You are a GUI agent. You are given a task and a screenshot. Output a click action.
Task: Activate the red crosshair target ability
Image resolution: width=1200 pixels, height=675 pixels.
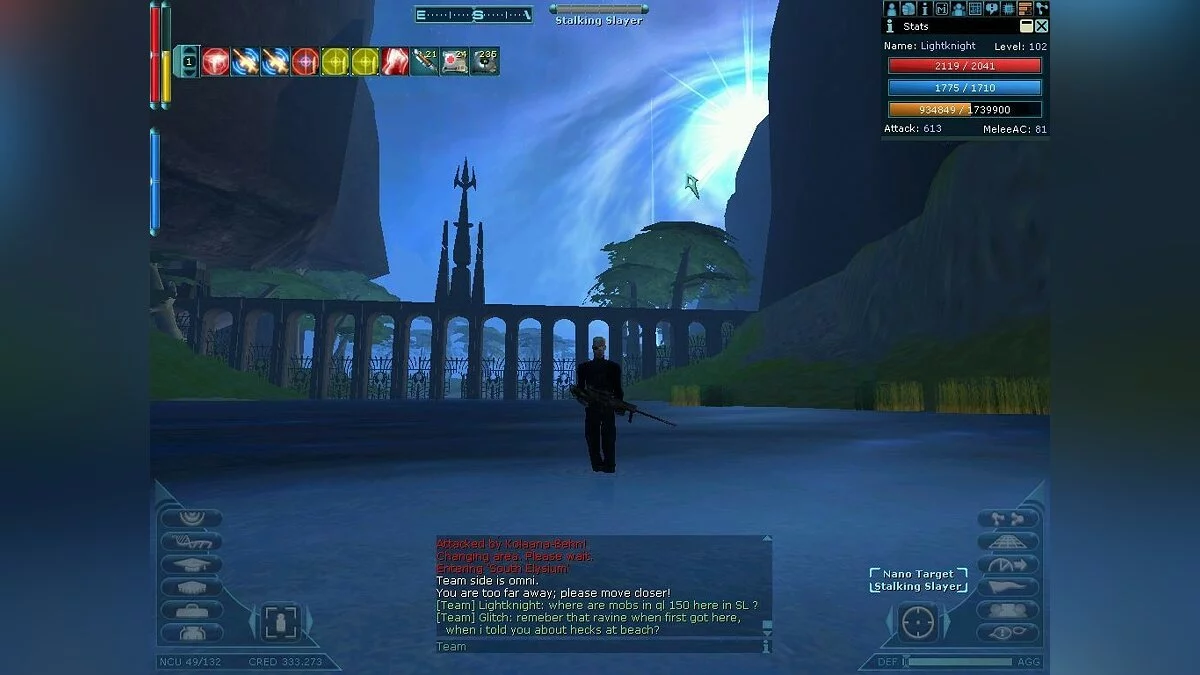click(x=305, y=62)
